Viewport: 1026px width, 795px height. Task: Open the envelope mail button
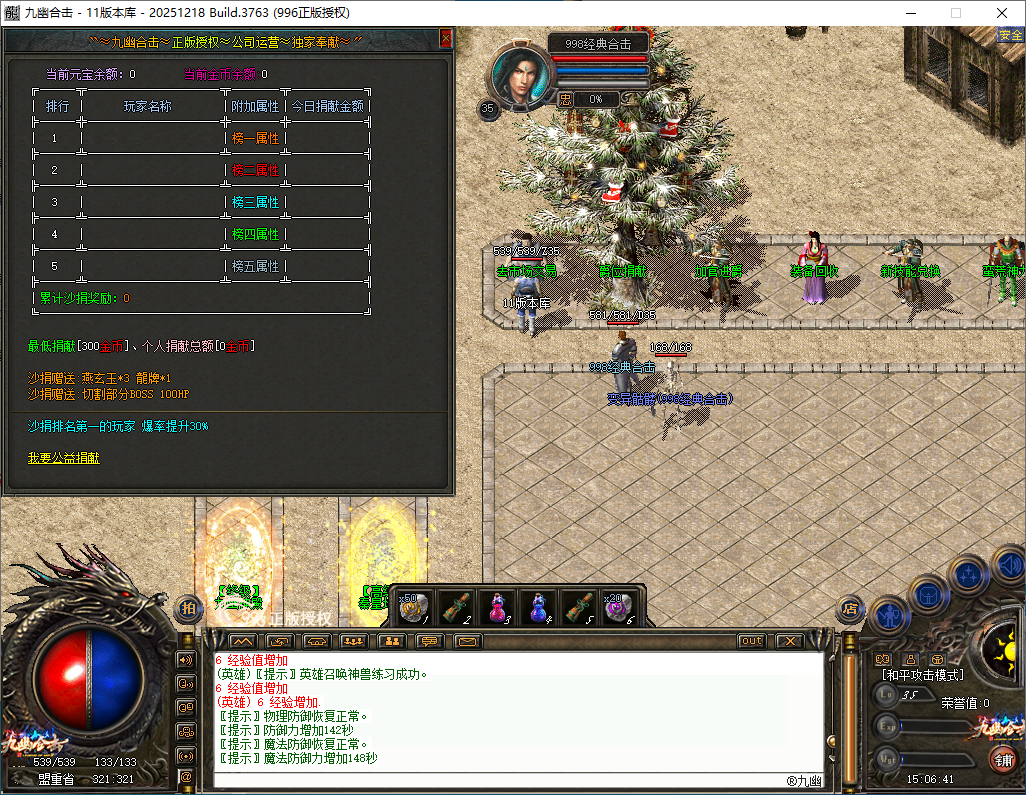tap(467, 641)
